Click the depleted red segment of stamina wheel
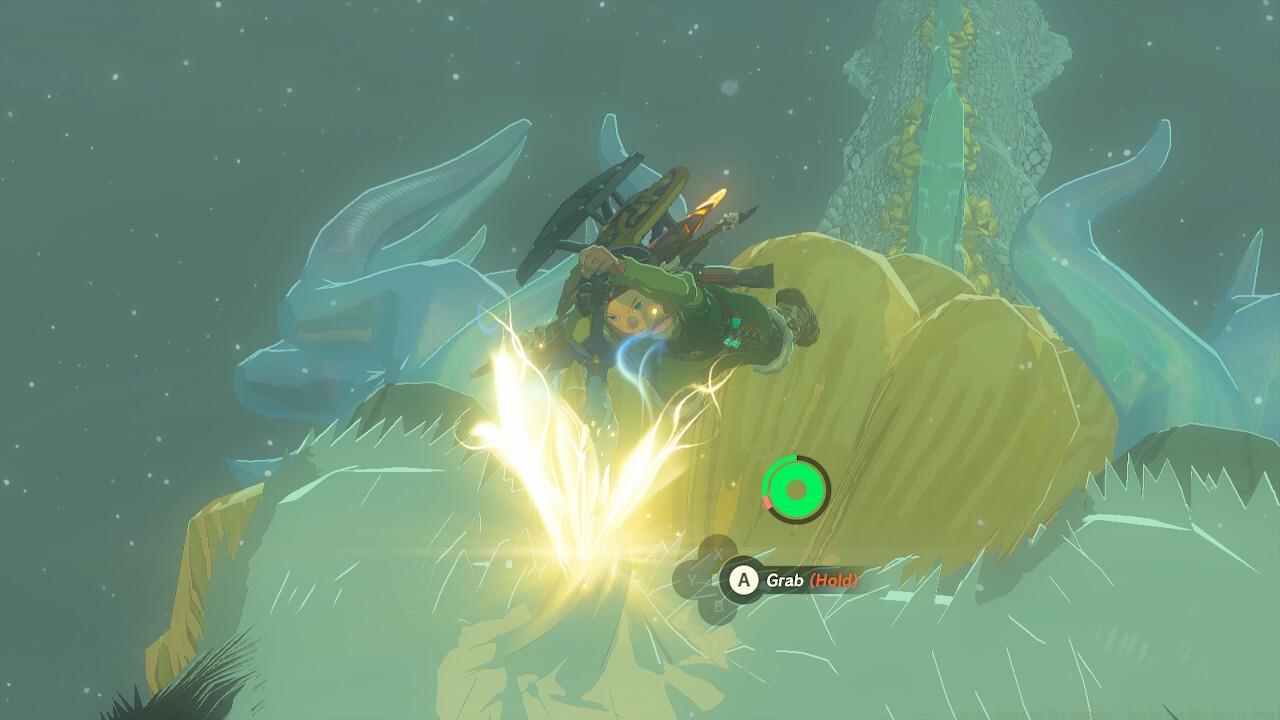Screen dimensions: 1280x720 pos(767,503)
